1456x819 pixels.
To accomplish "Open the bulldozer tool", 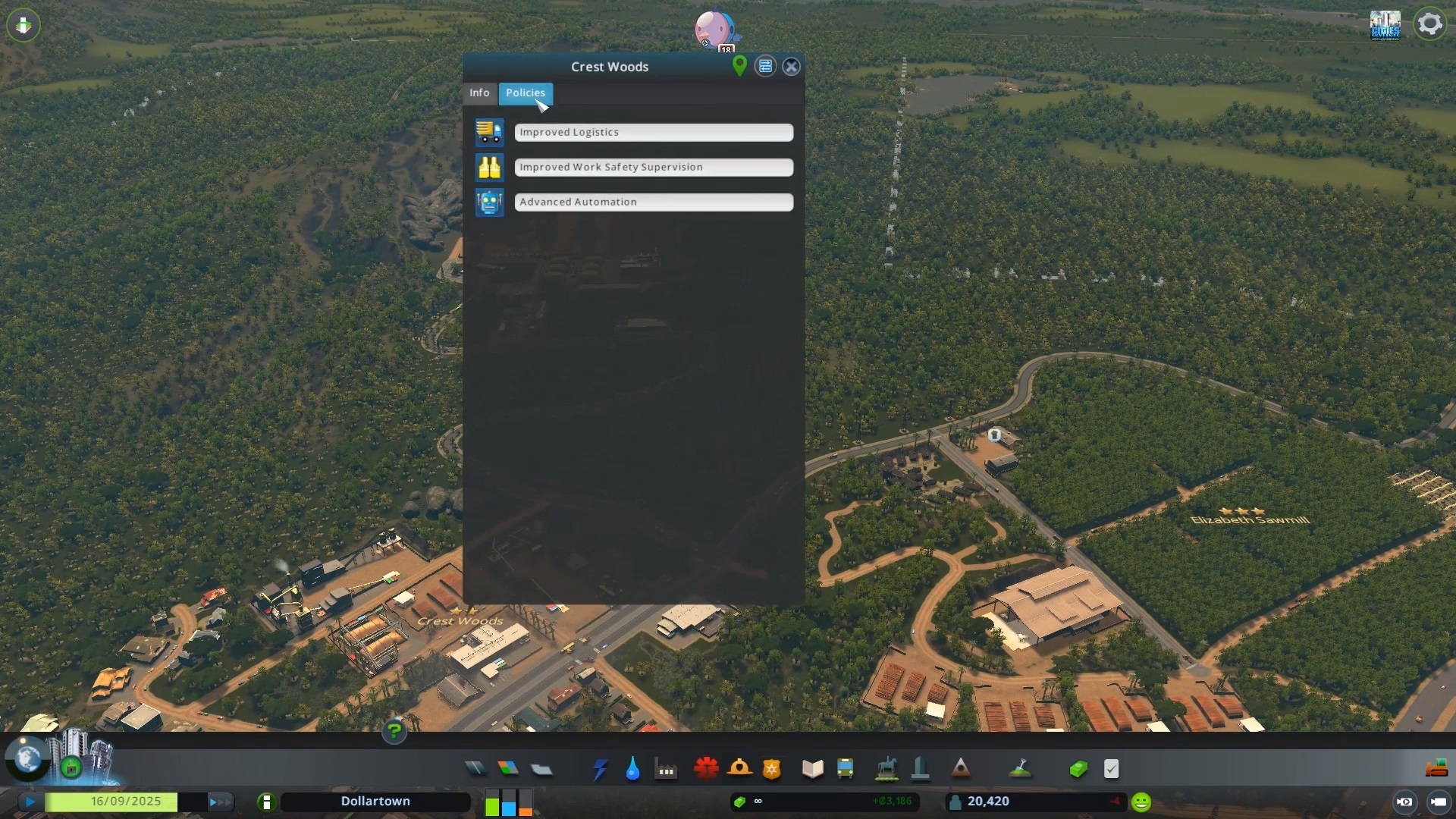I will [1436, 769].
